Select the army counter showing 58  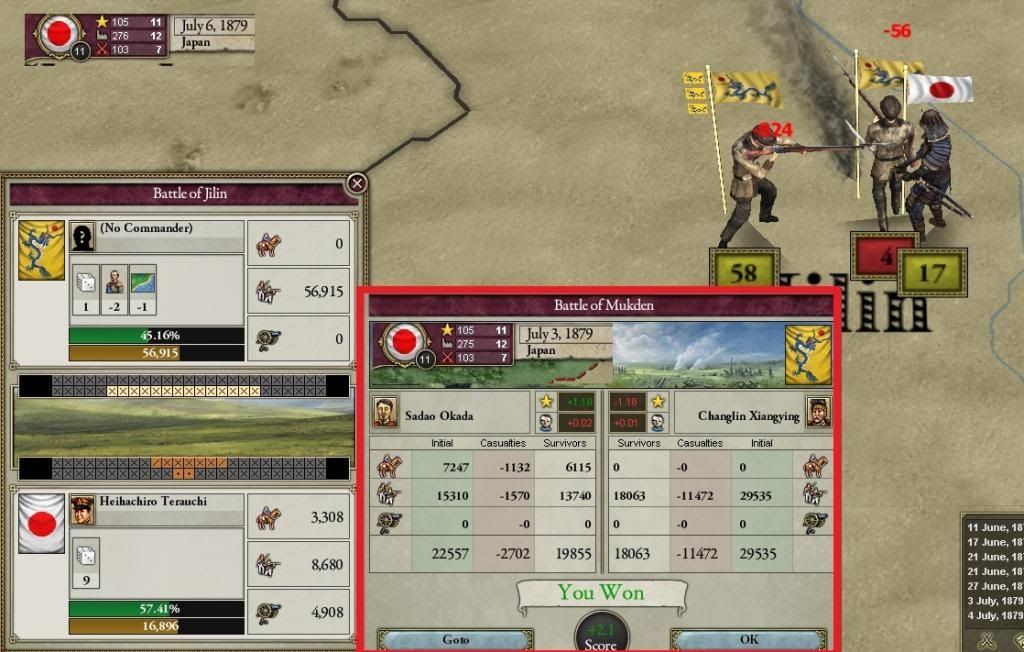click(x=741, y=270)
